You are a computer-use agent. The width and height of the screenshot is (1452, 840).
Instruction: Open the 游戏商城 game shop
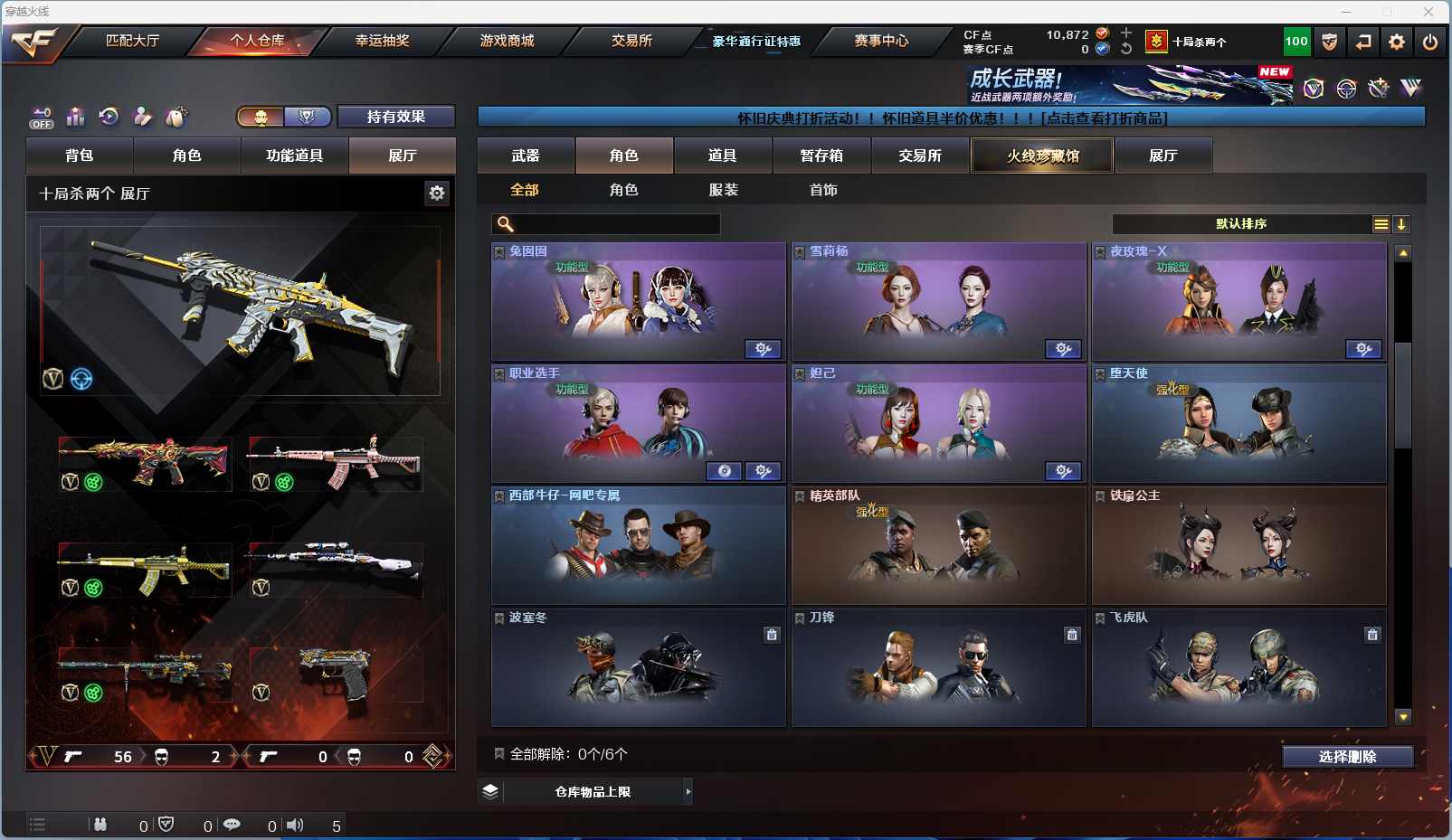pos(507,41)
